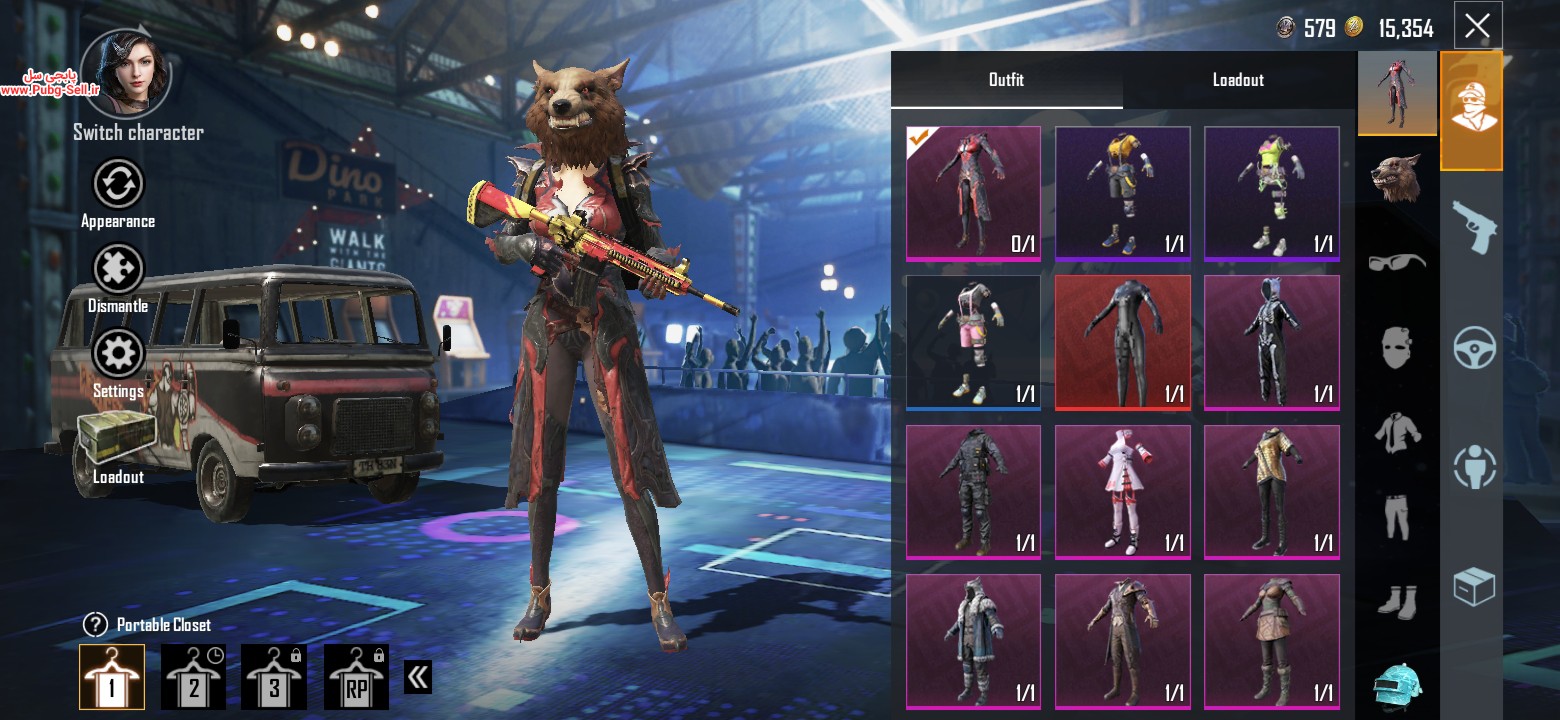Select Portable Closet slot 1
The image size is (1560, 720).
pyautogui.click(x=112, y=677)
